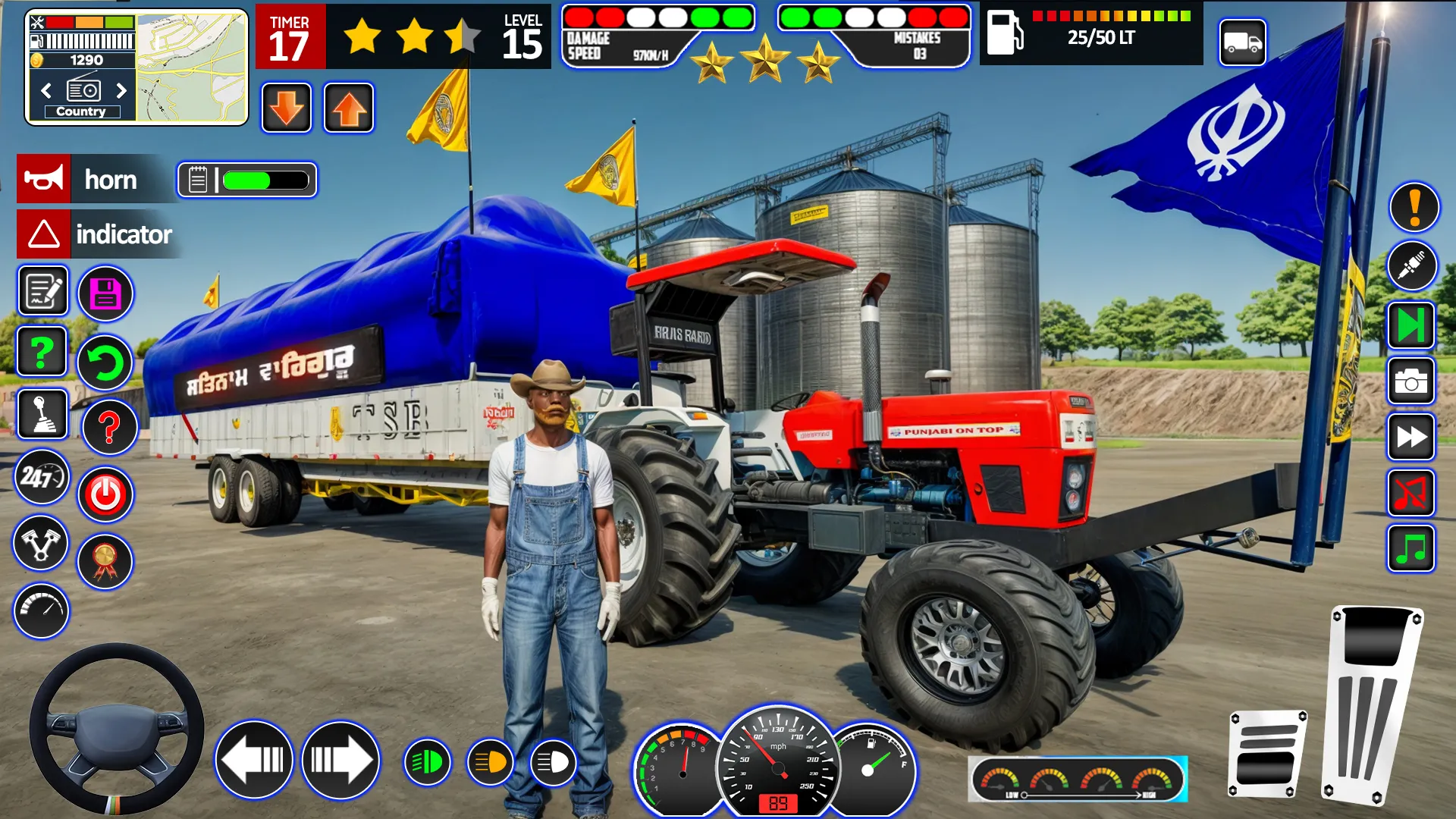The height and width of the screenshot is (819, 1456).
Task: Save game with pink floppy disk icon
Action: pyautogui.click(x=105, y=293)
